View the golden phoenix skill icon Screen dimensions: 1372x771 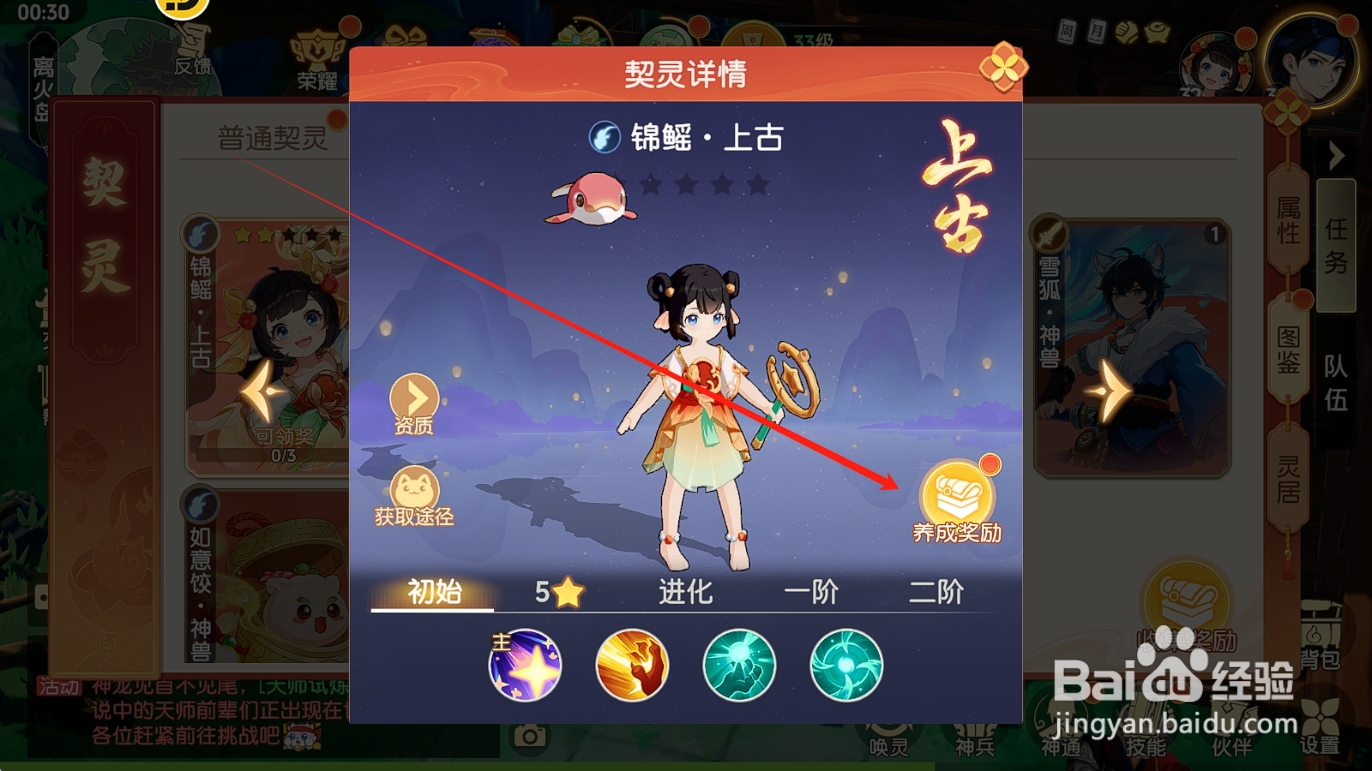click(632, 665)
